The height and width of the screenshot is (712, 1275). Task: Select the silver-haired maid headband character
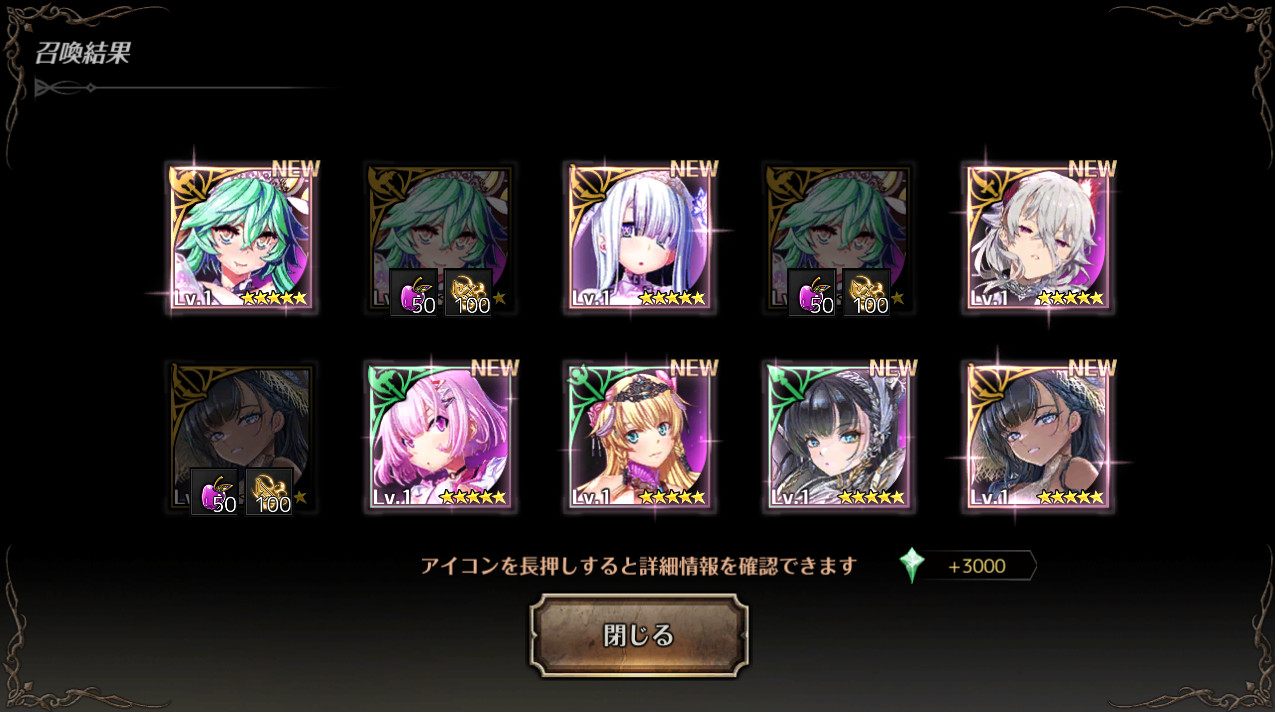coord(639,238)
